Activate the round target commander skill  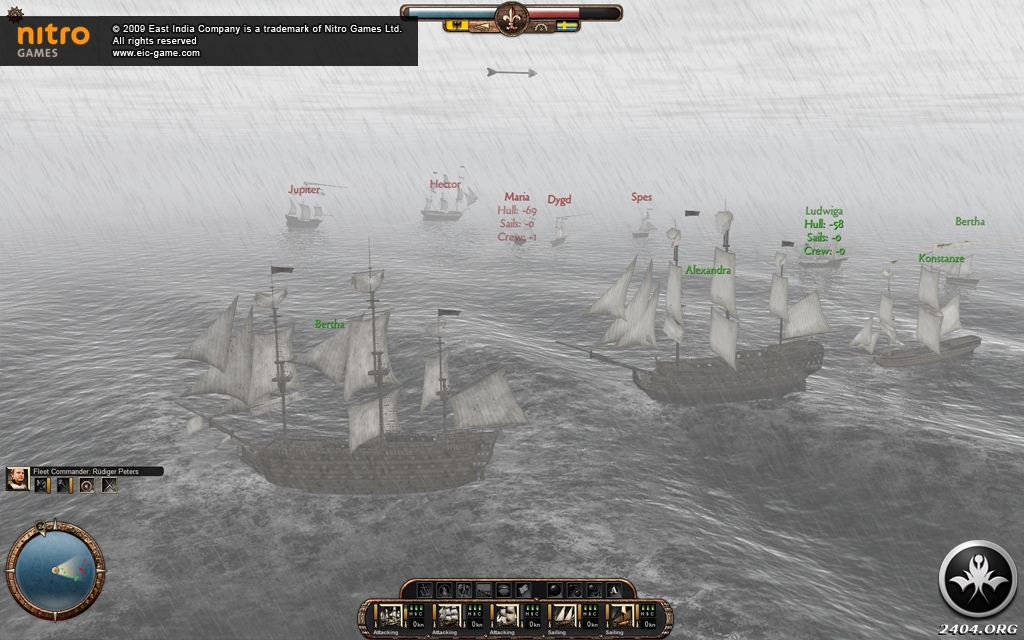[x=87, y=485]
